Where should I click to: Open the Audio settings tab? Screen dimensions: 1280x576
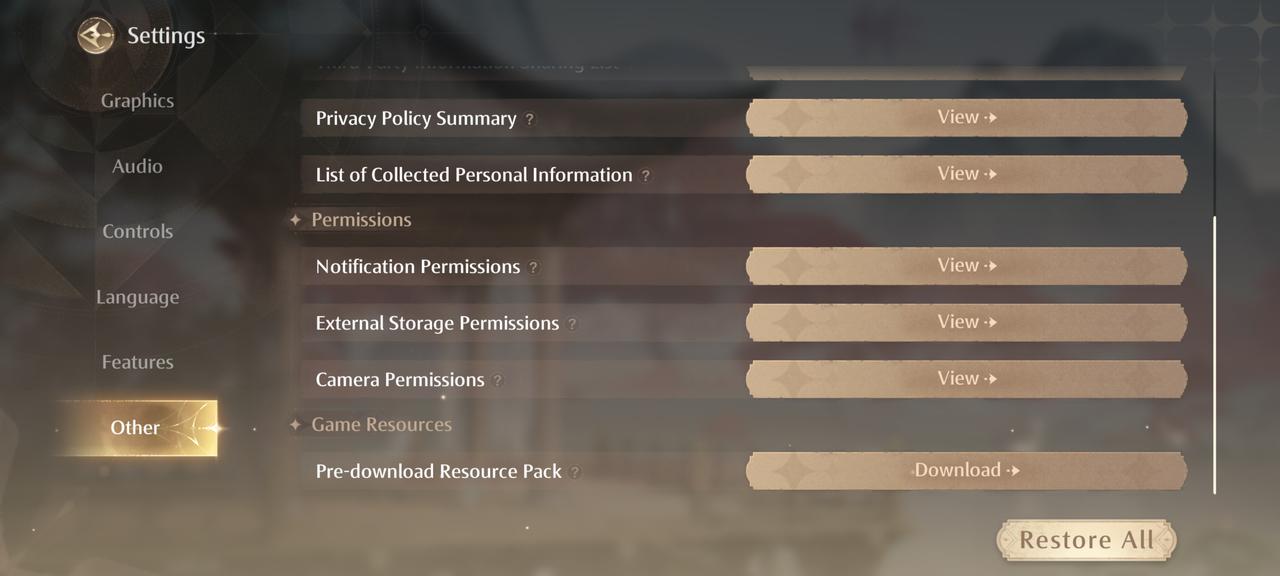137,167
